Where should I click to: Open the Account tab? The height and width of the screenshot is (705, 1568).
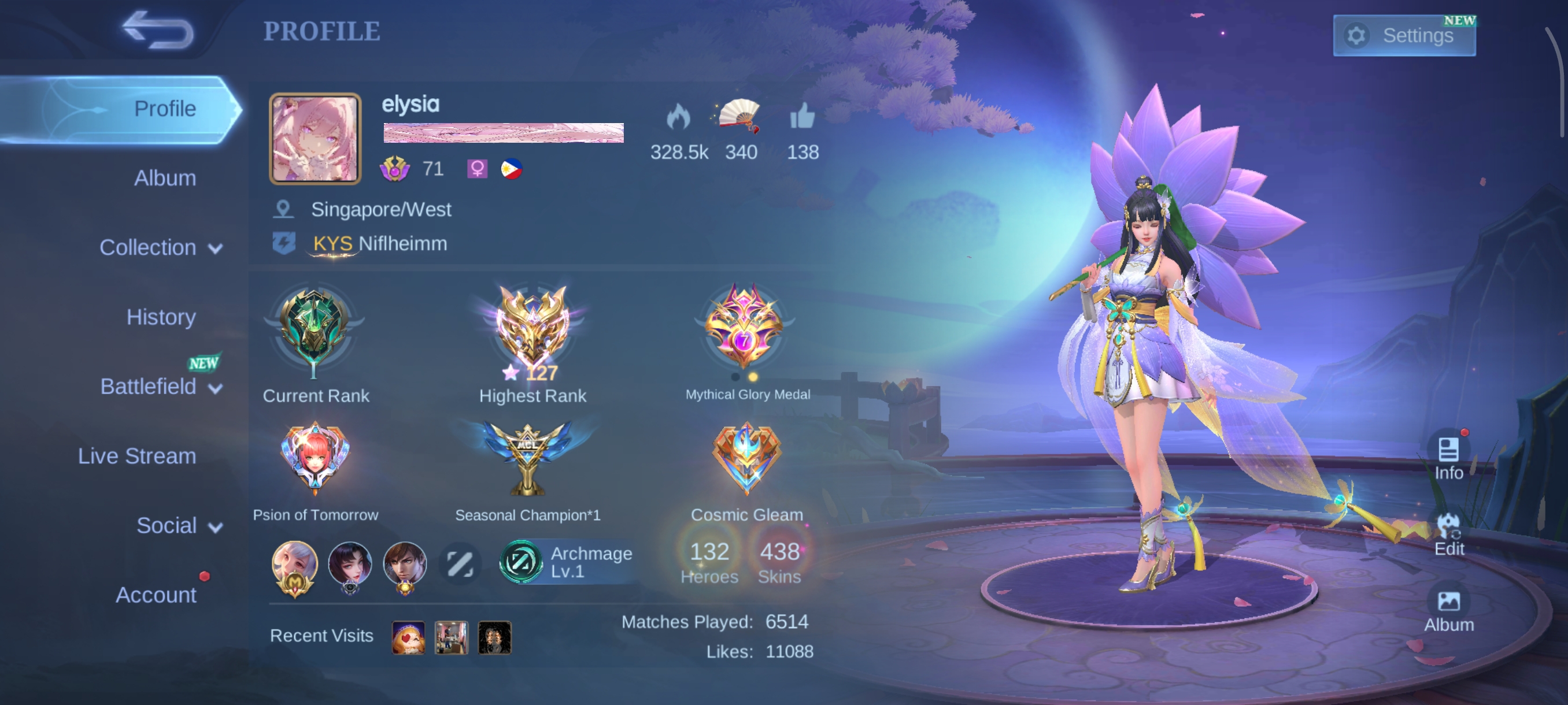[x=156, y=594]
